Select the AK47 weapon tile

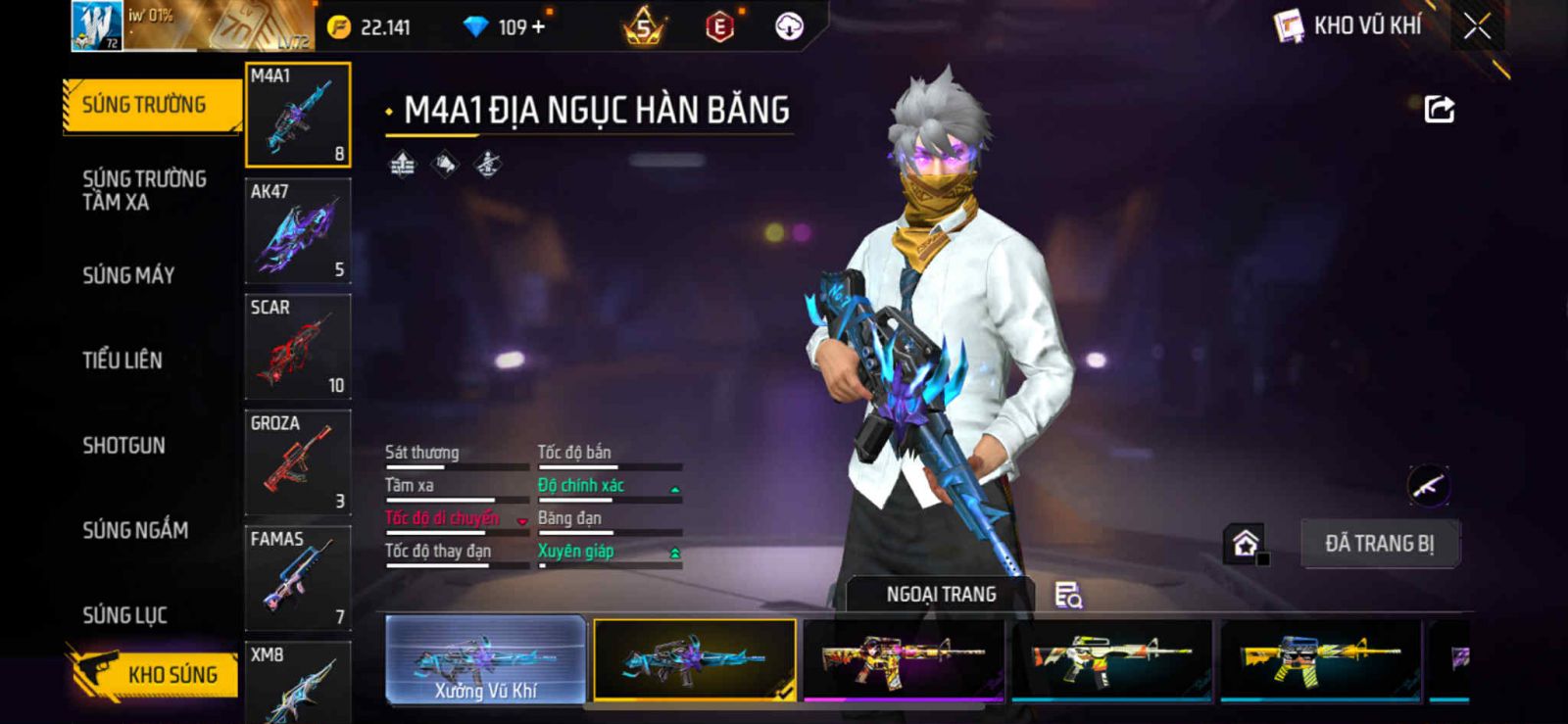[298, 231]
